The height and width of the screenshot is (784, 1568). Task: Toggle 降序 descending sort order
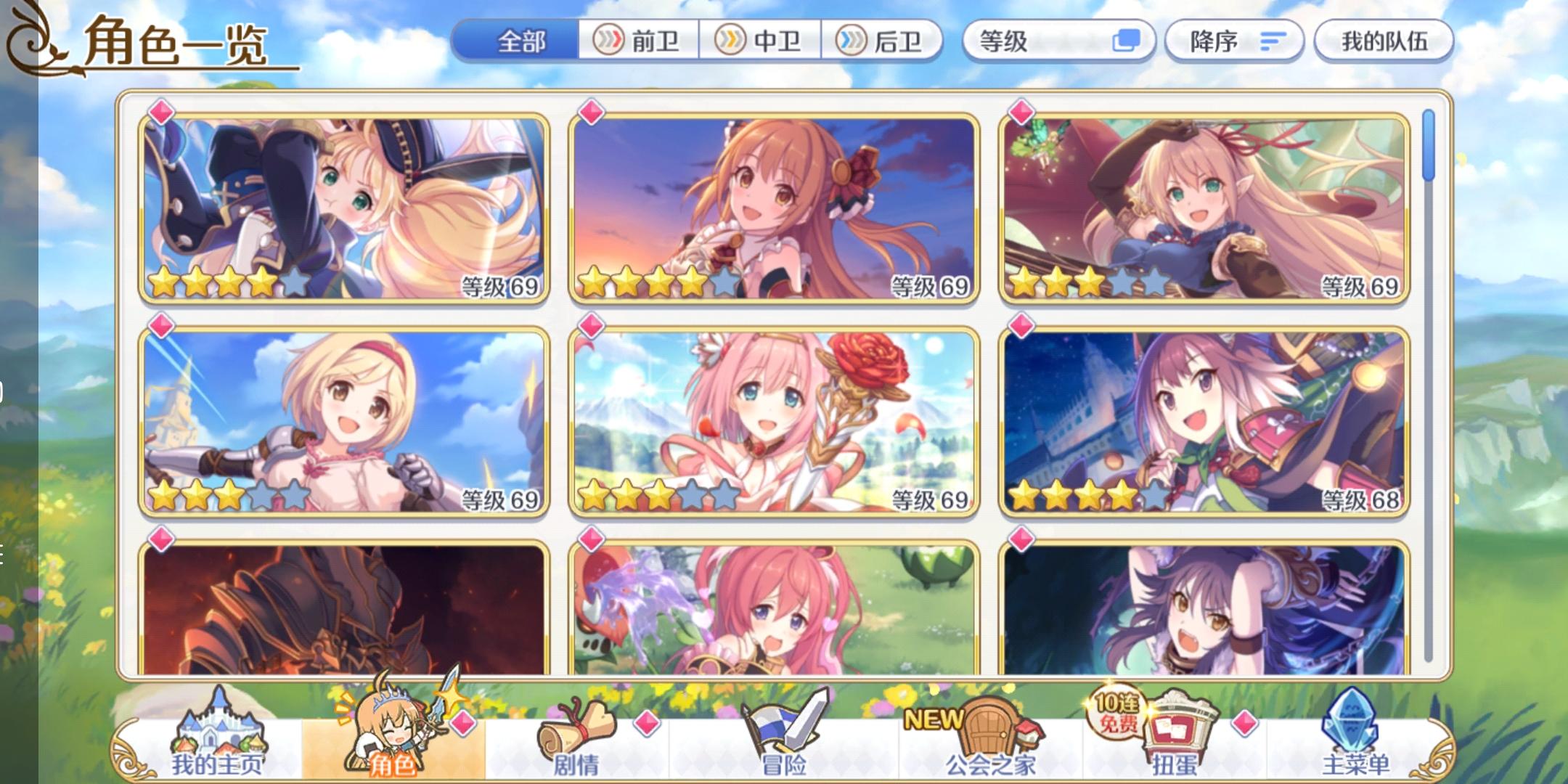(x=1234, y=41)
